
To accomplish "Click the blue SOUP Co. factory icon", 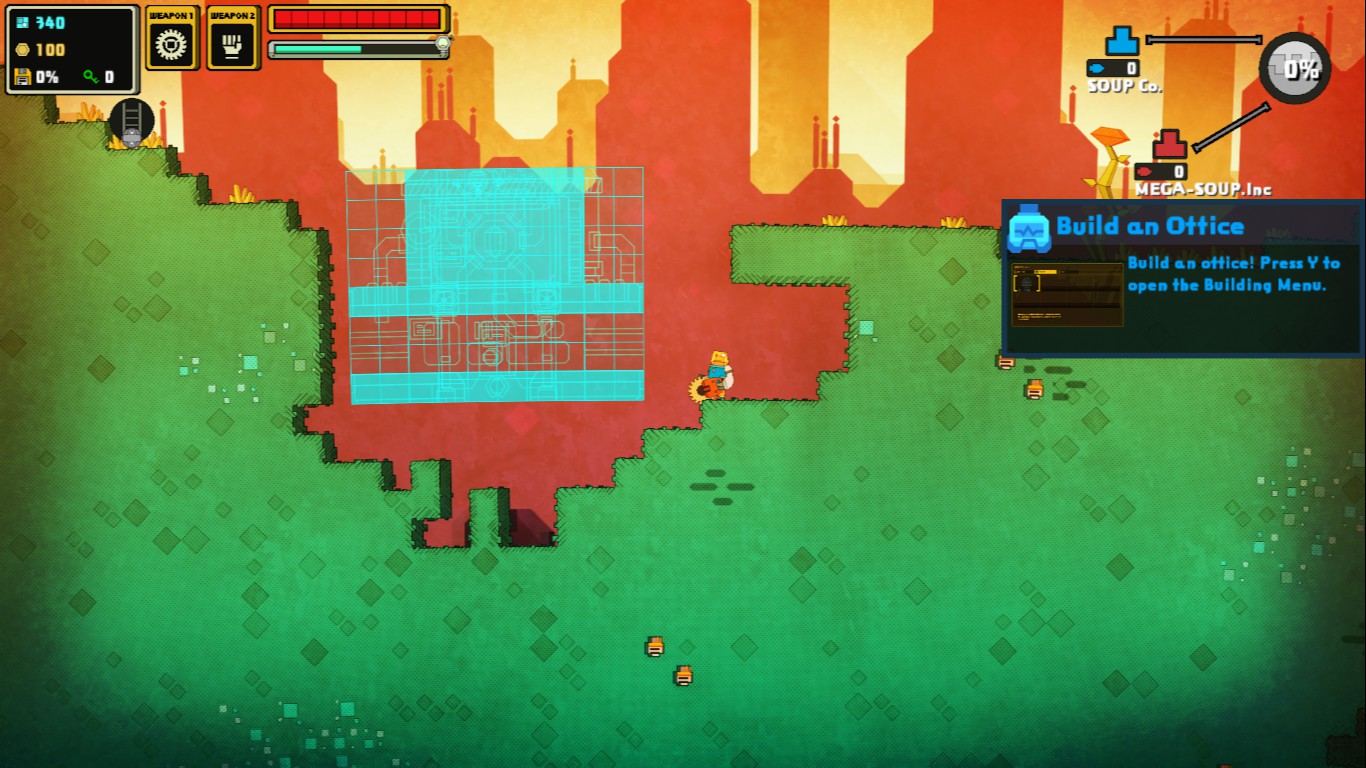I will click(1122, 42).
